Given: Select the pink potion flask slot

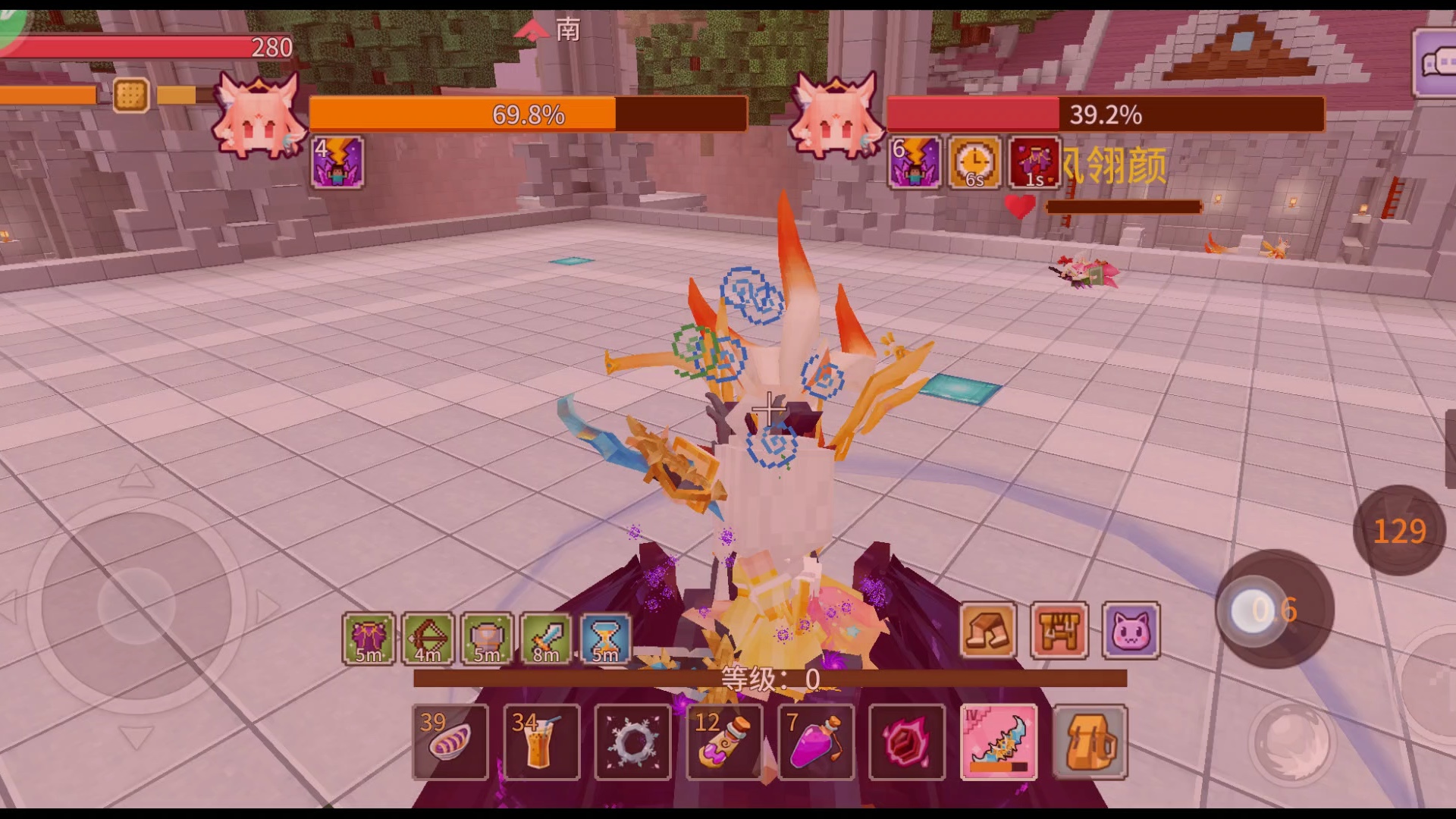Looking at the screenshot, I should click(816, 742).
